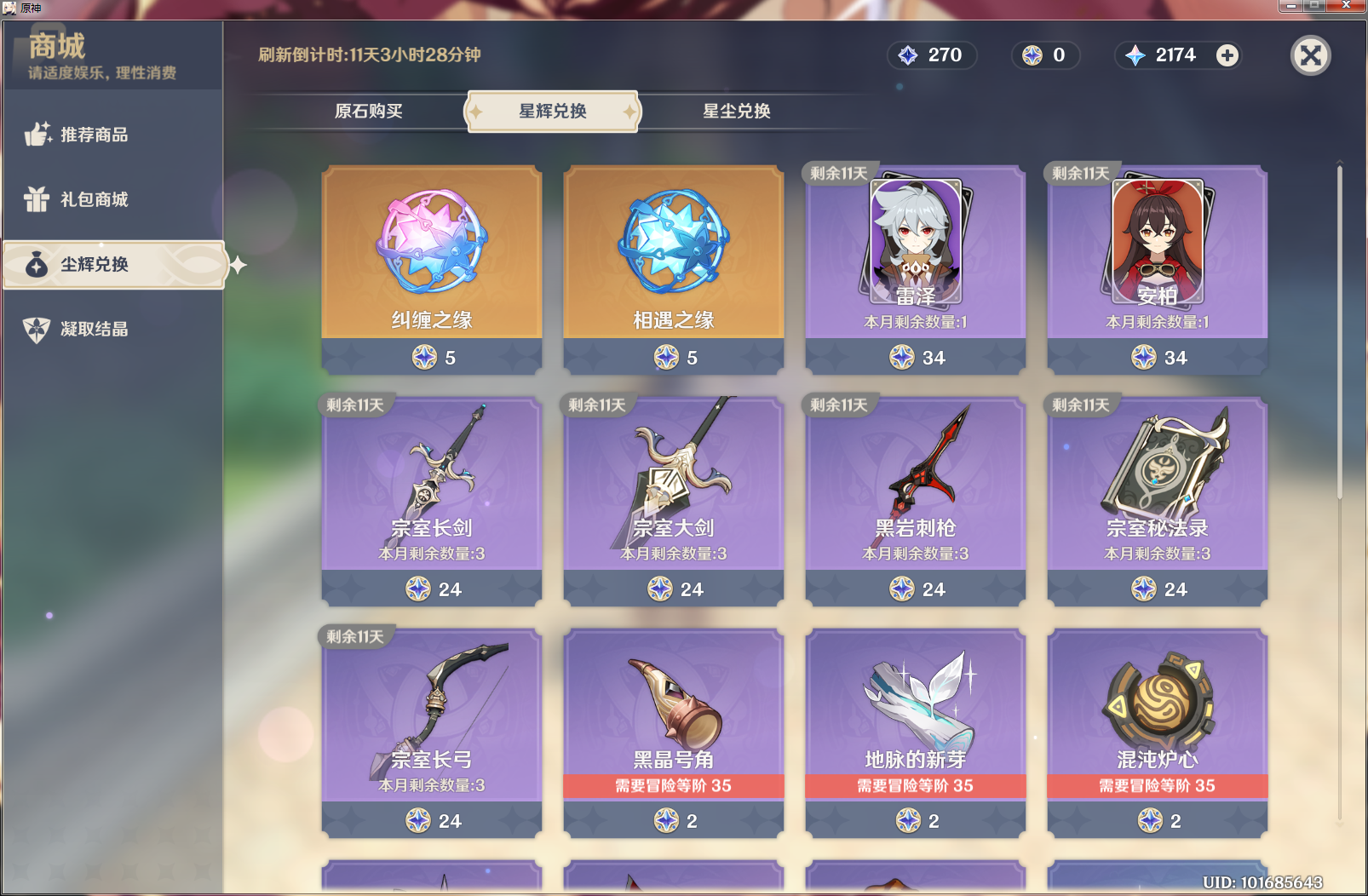Open the 凝取结晶 menu entry
The height and width of the screenshot is (896, 1368).
click(x=94, y=329)
